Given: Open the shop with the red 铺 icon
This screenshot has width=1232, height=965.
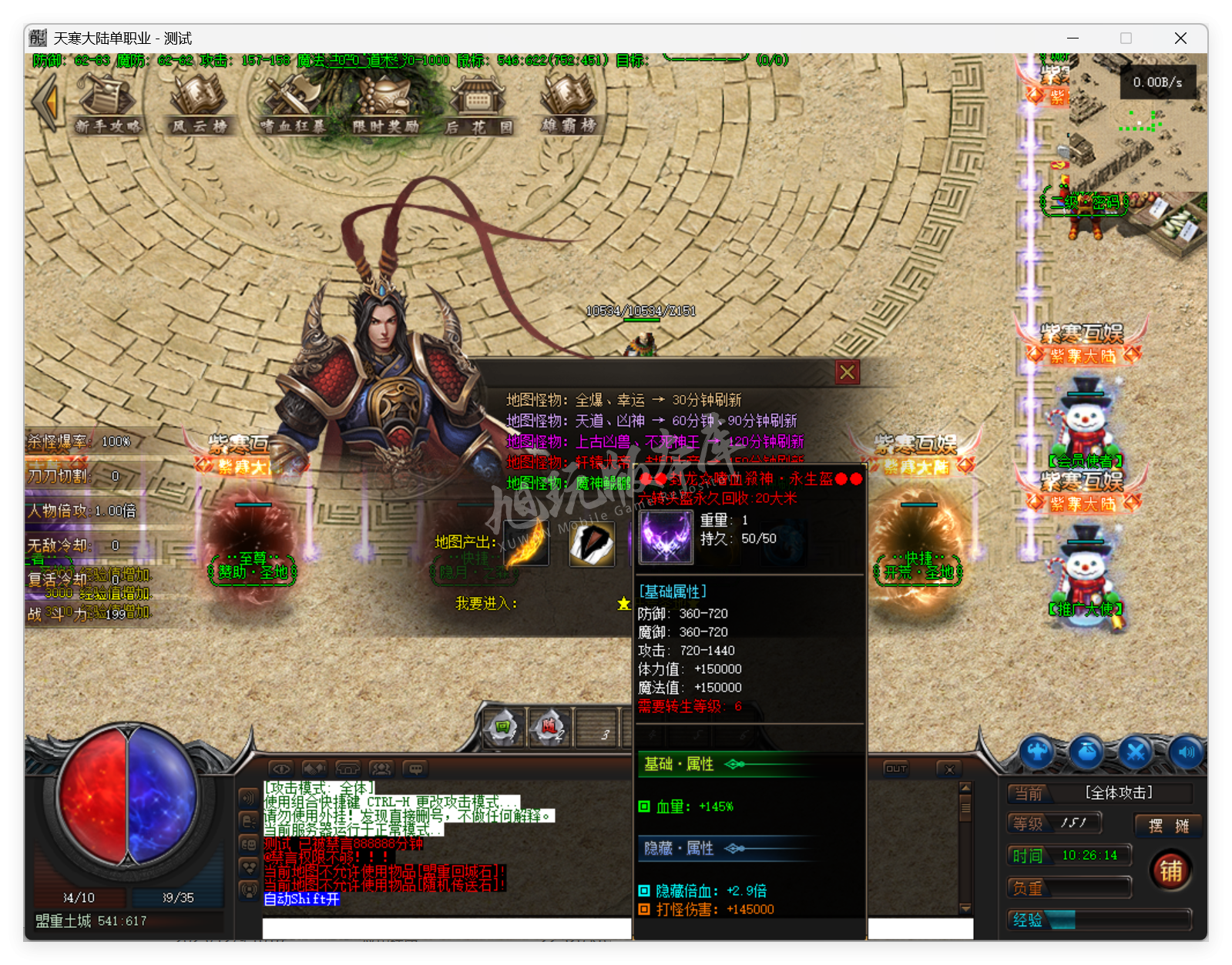Looking at the screenshot, I should click(x=1170, y=869).
